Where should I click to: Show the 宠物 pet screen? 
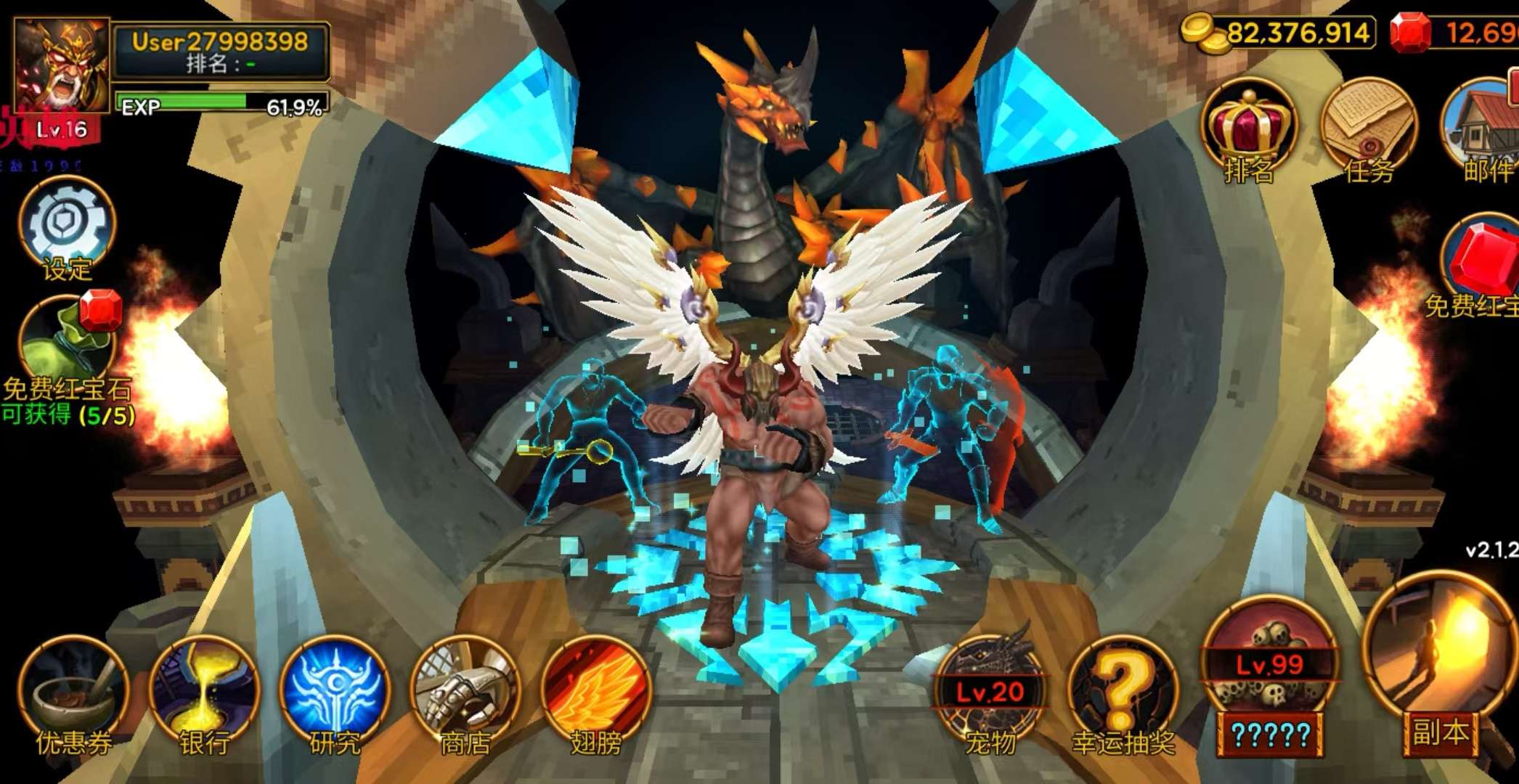tap(990, 693)
